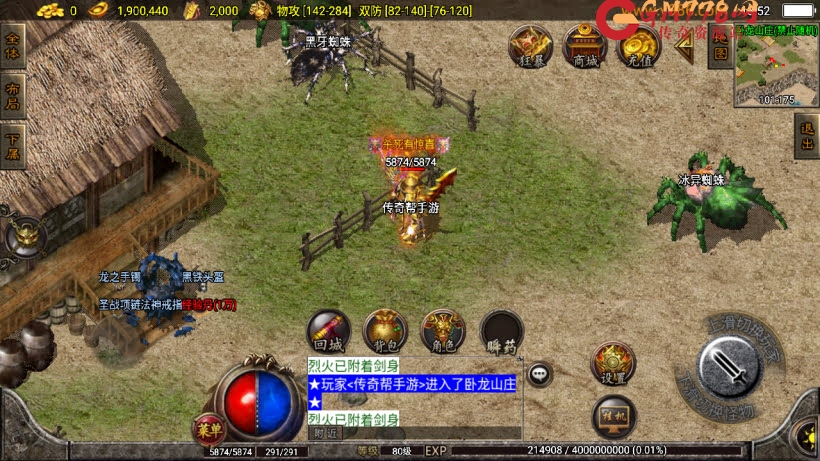Open the 商城 shop
The height and width of the screenshot is (461, 820).
point(584,46)
